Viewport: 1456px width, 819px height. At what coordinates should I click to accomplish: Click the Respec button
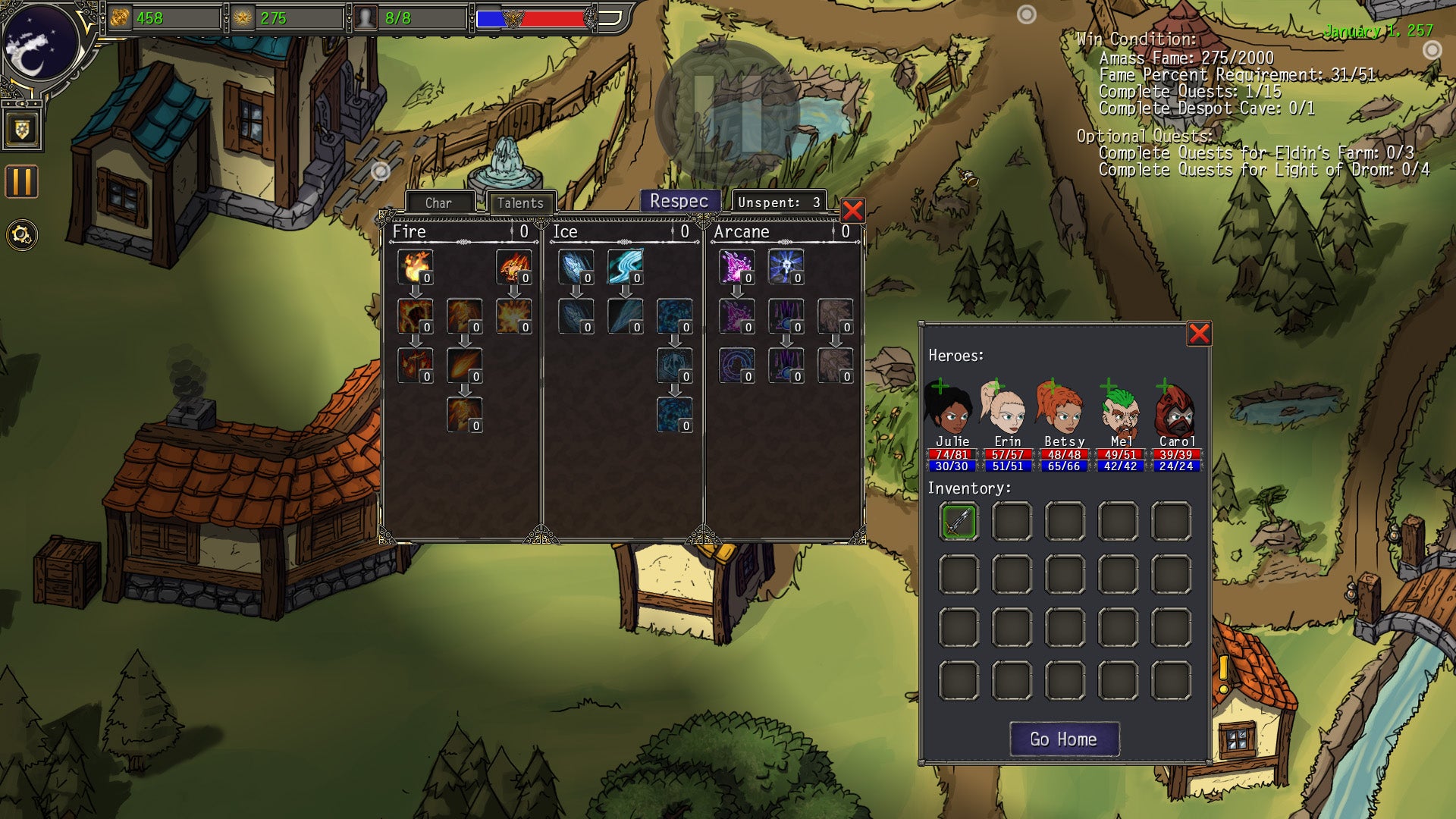679,201
